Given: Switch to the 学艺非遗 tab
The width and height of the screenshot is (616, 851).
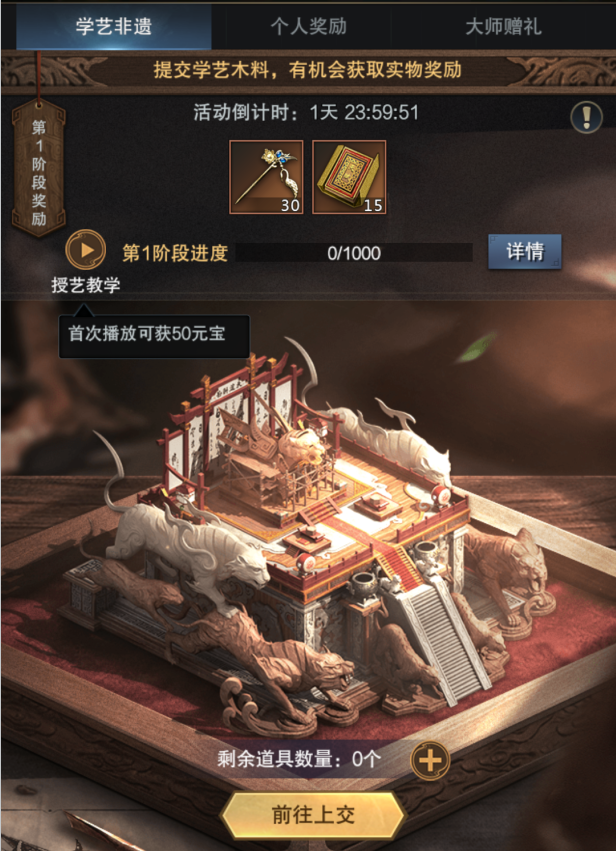Looking at the screenshot, I should (113, 26).
